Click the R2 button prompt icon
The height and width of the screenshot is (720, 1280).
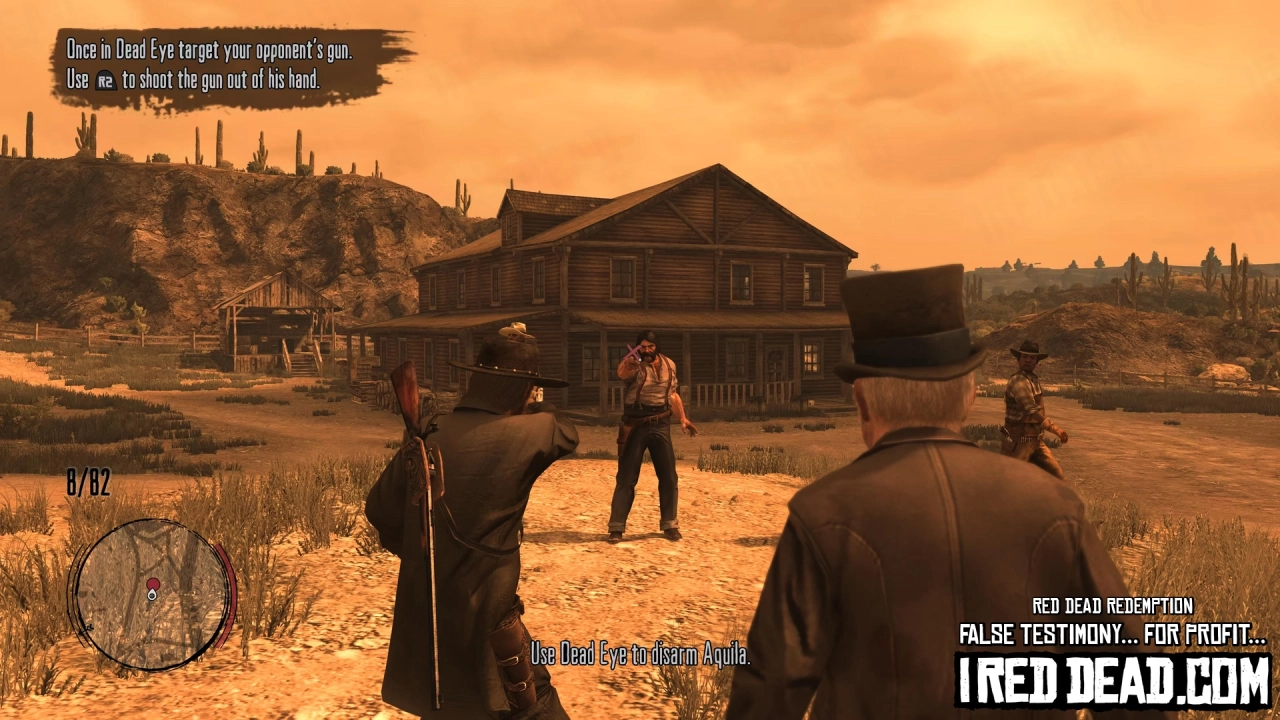pos(107,79)
